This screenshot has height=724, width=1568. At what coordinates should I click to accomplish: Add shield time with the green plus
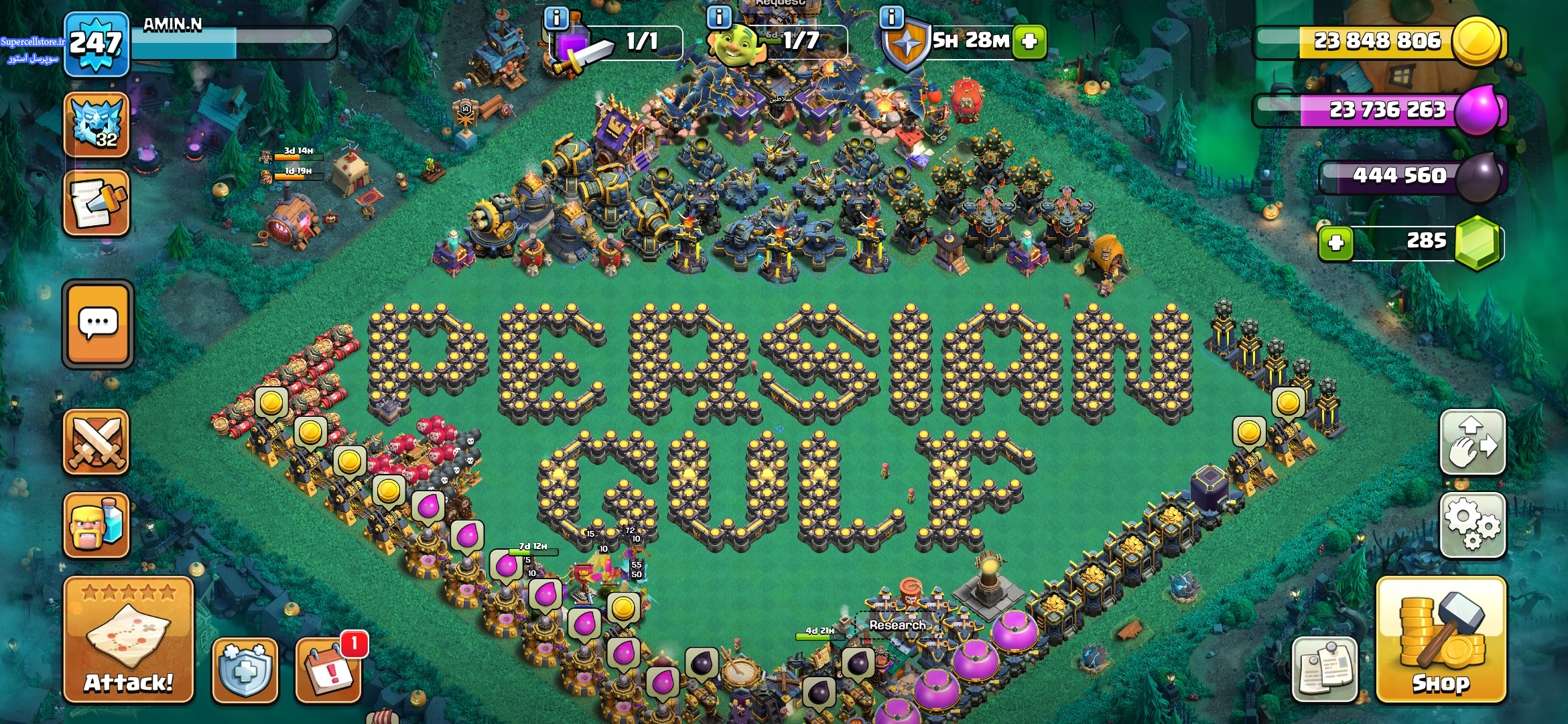point(1029,42)
